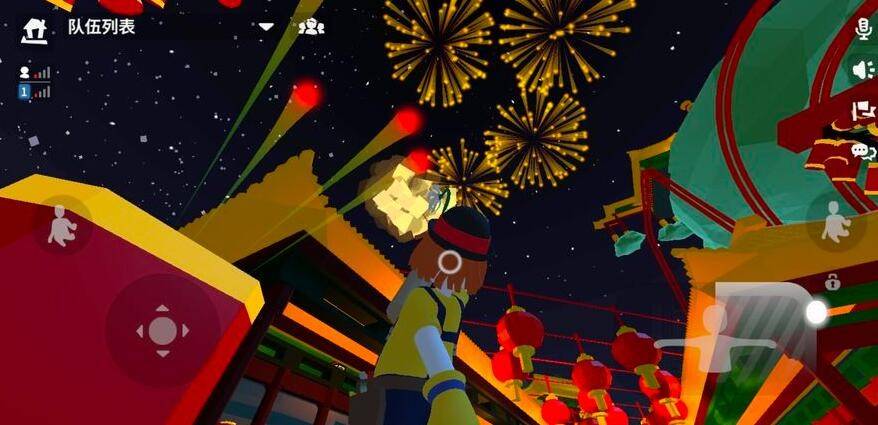878x425 pixels.
Task: Toggle the microphone voice chat
Action: coord(863,29)
